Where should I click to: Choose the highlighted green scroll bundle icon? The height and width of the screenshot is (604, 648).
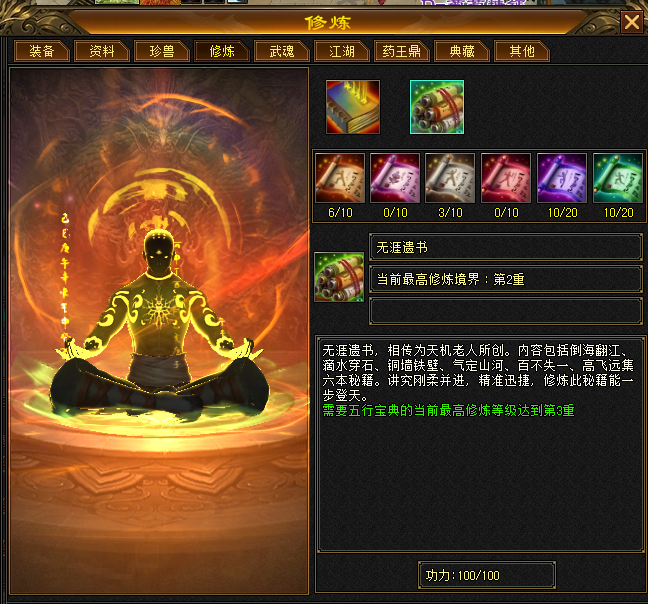[x=436, y=107]
